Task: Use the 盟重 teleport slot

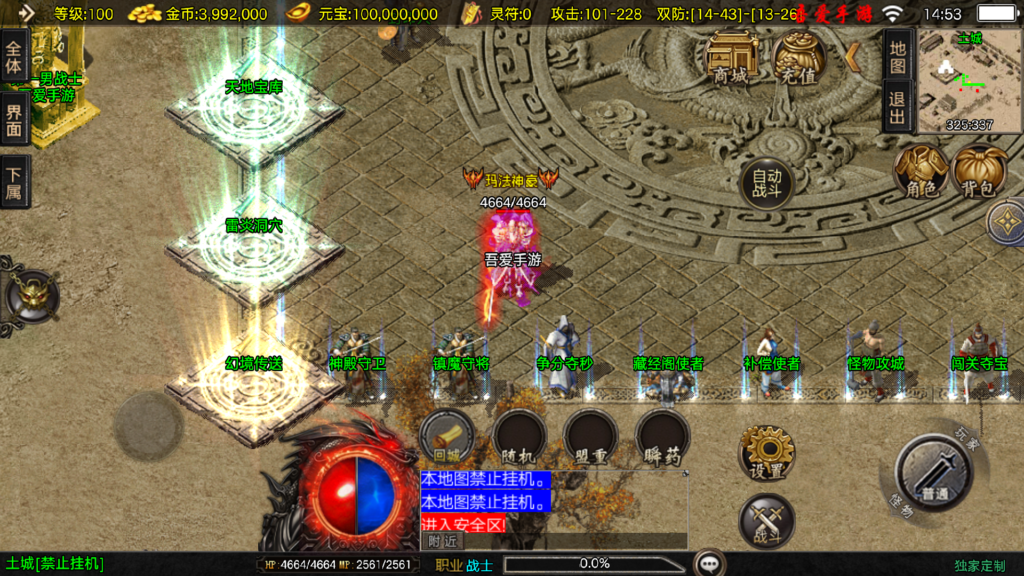Action: (590, 437)
